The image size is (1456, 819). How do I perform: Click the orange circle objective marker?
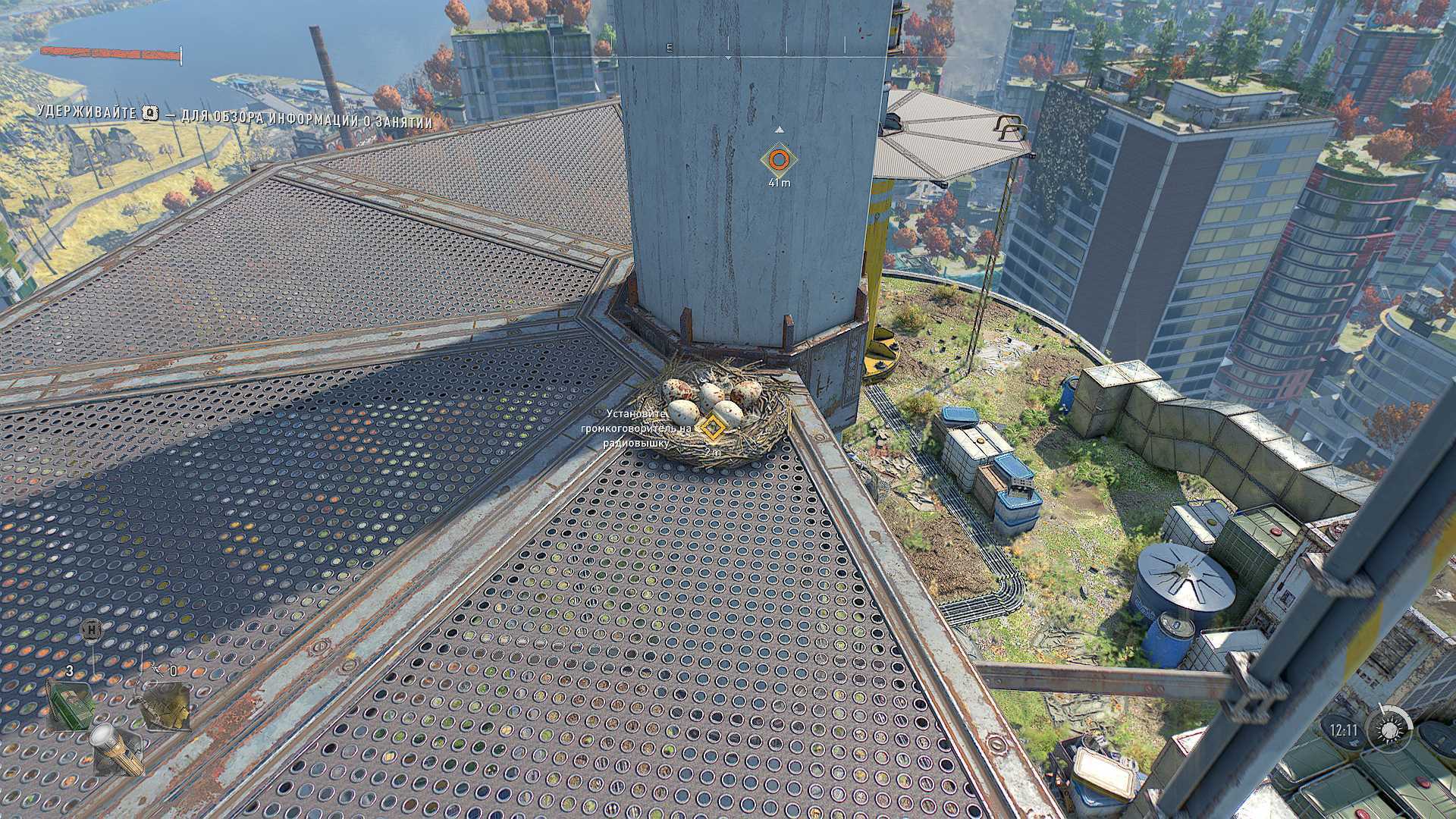[778, 160]
